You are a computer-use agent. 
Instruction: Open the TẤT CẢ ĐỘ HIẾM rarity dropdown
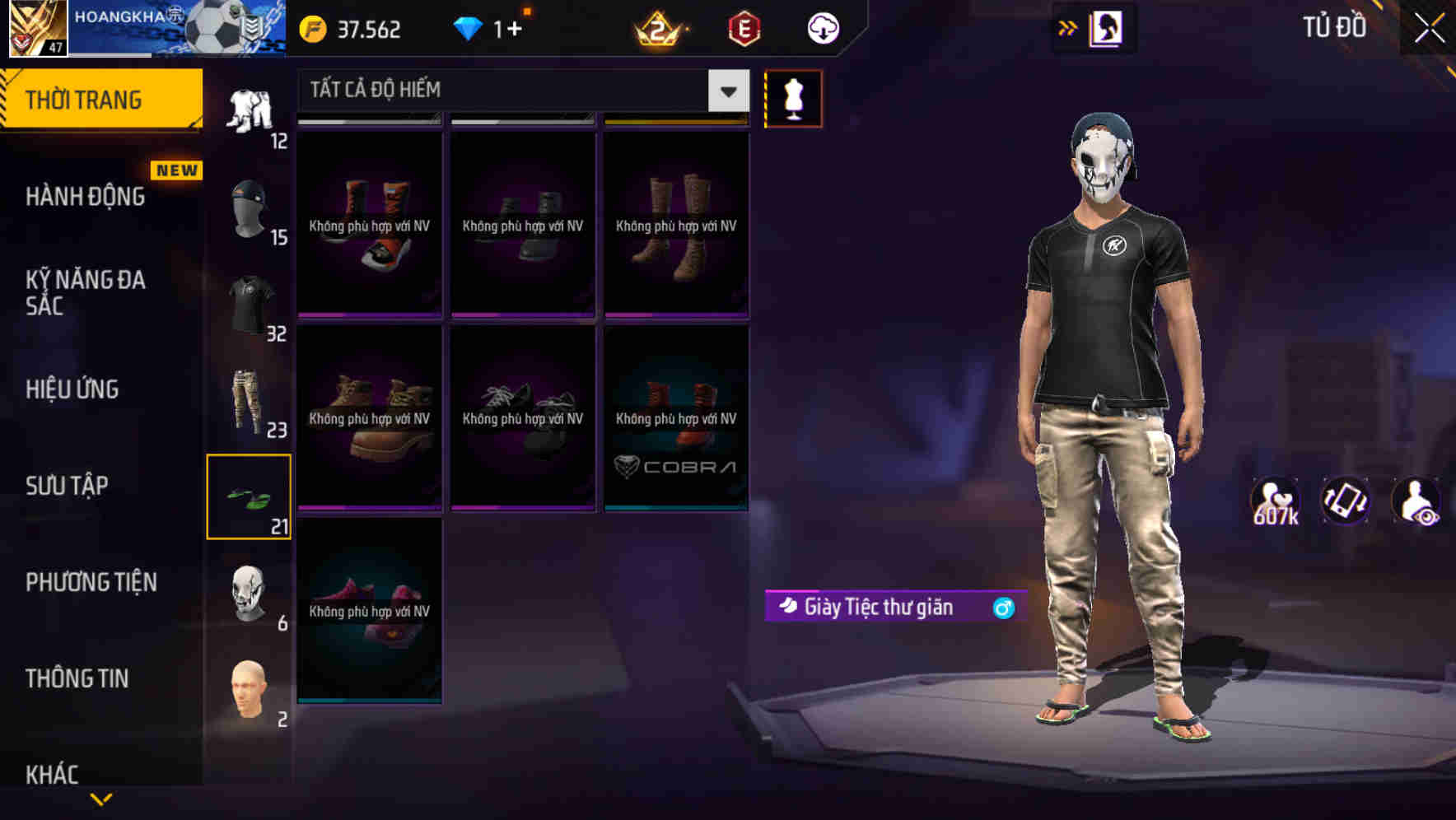[x=519, y=90]
